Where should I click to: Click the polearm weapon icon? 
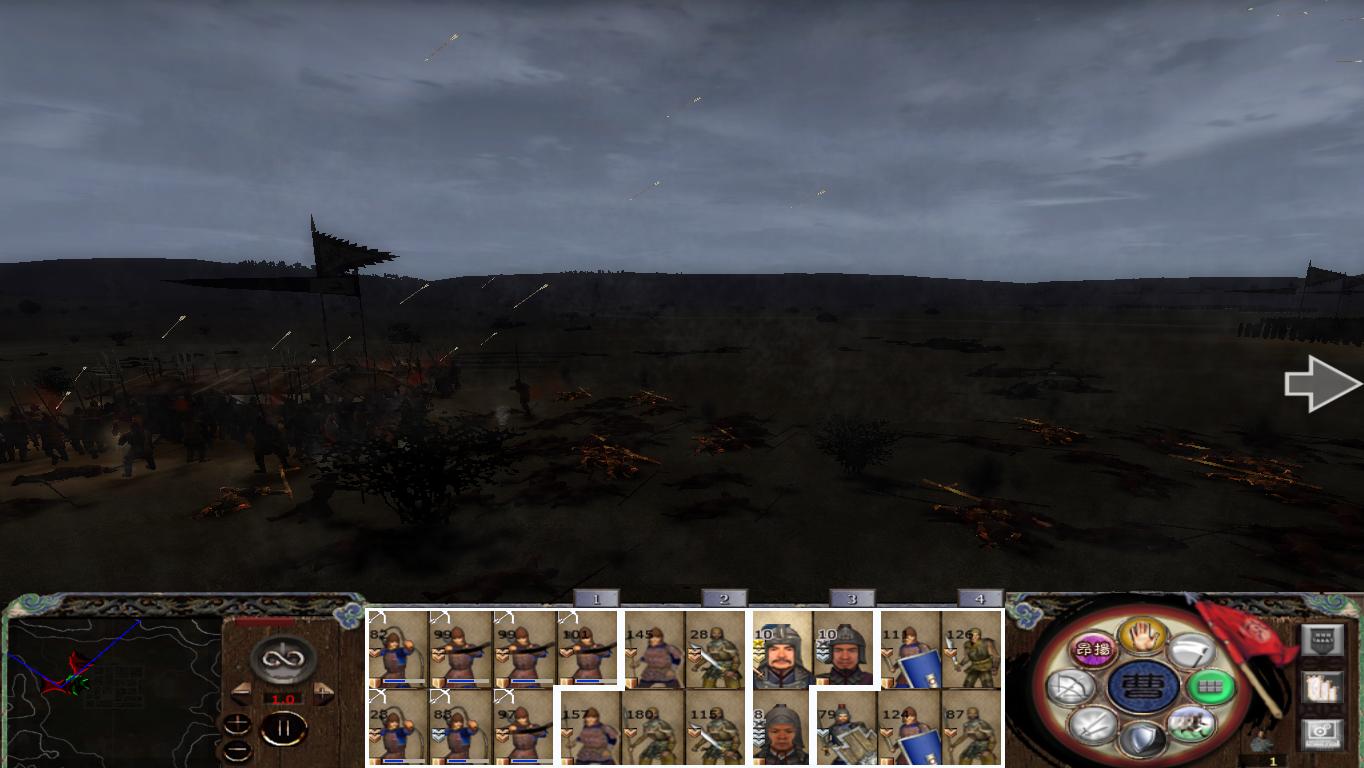[1192, 650]
